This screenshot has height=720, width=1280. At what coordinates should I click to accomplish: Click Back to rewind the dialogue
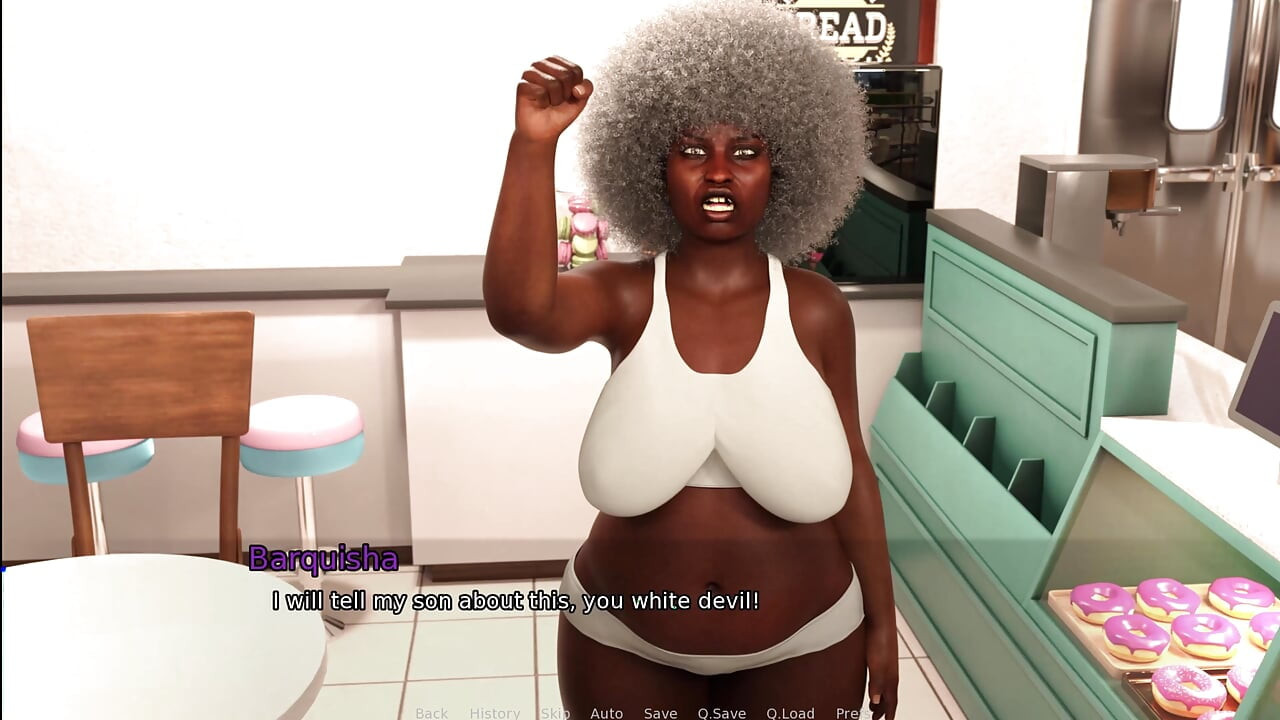pyautogui.click(x=431, y=713)
